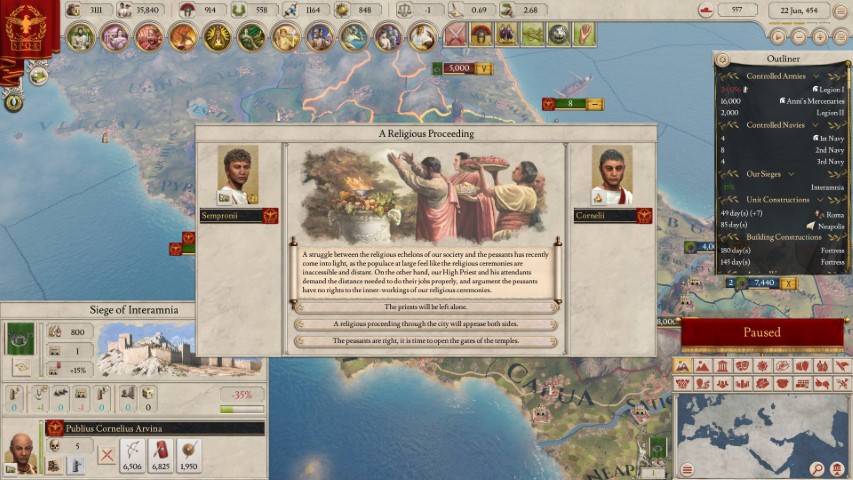Choose "The priests will be left alone."

coord(425,307)
